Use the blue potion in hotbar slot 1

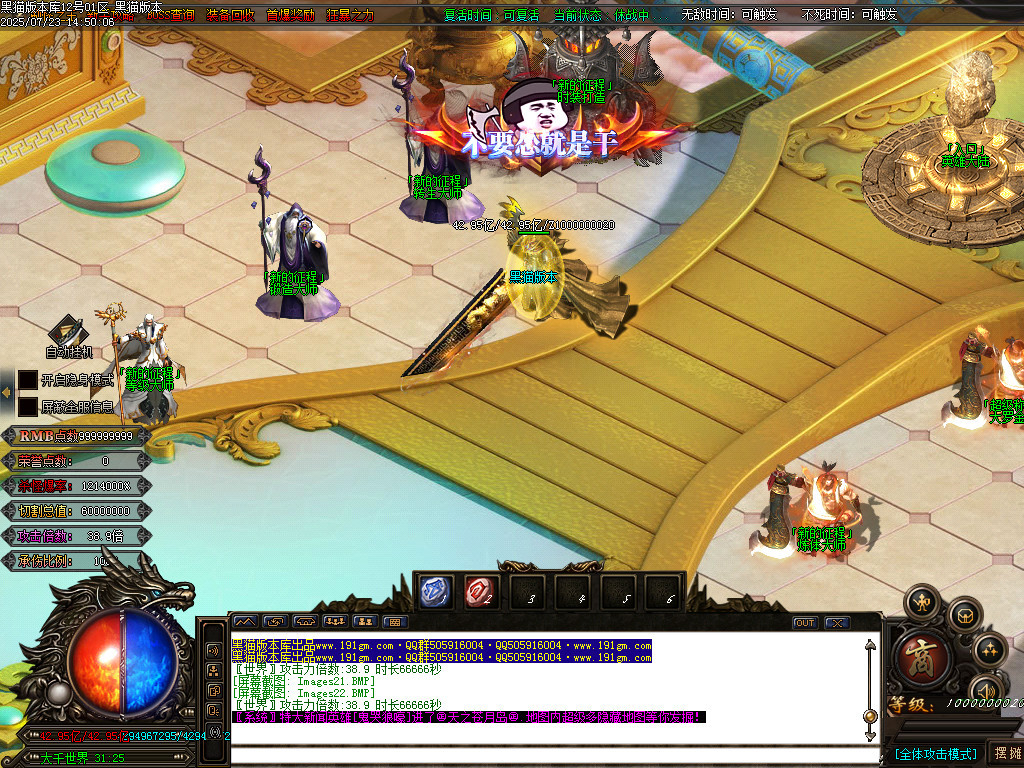[x=437, y=592]
